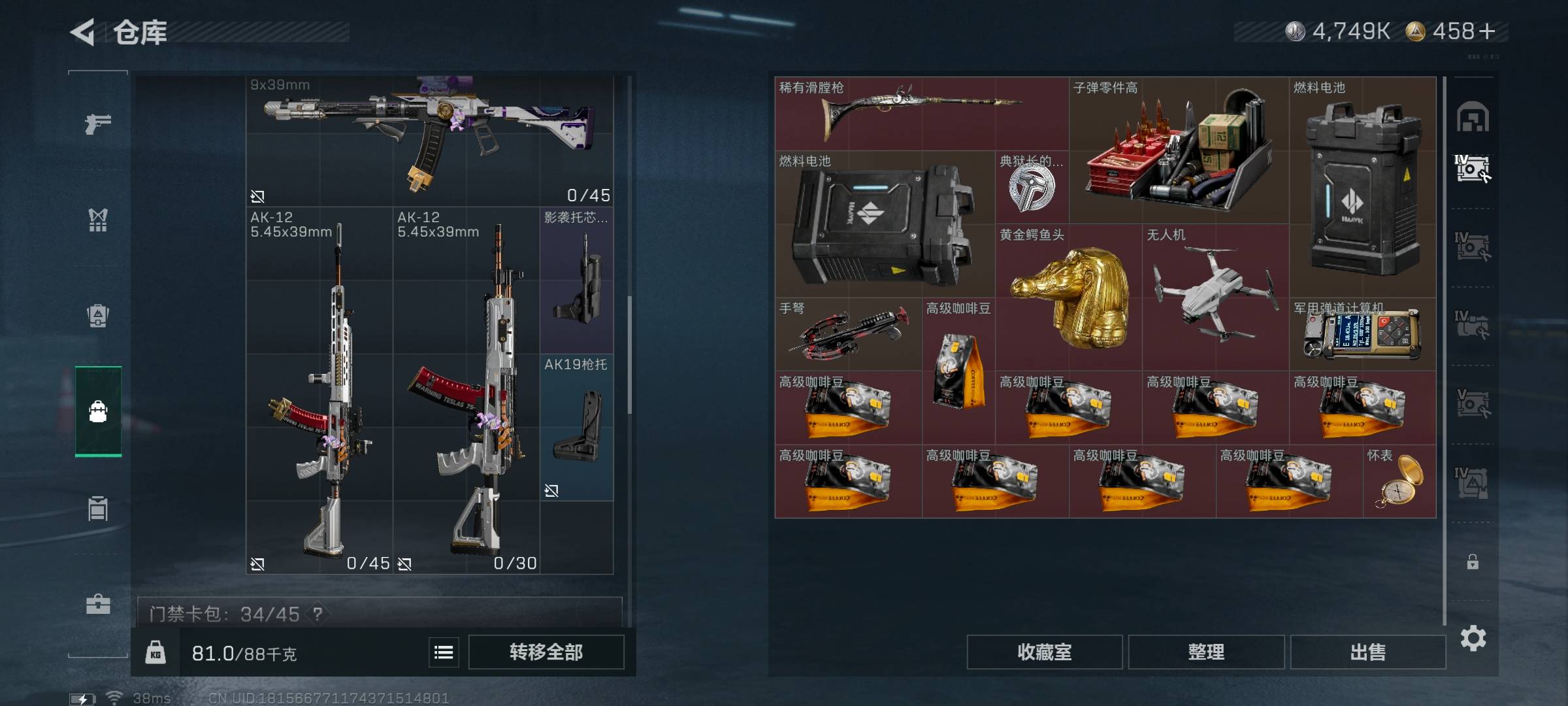The height and width of the screenshot is (706, 1568).
Task: Pick the 无人机 drone item
Action: 1215,297
